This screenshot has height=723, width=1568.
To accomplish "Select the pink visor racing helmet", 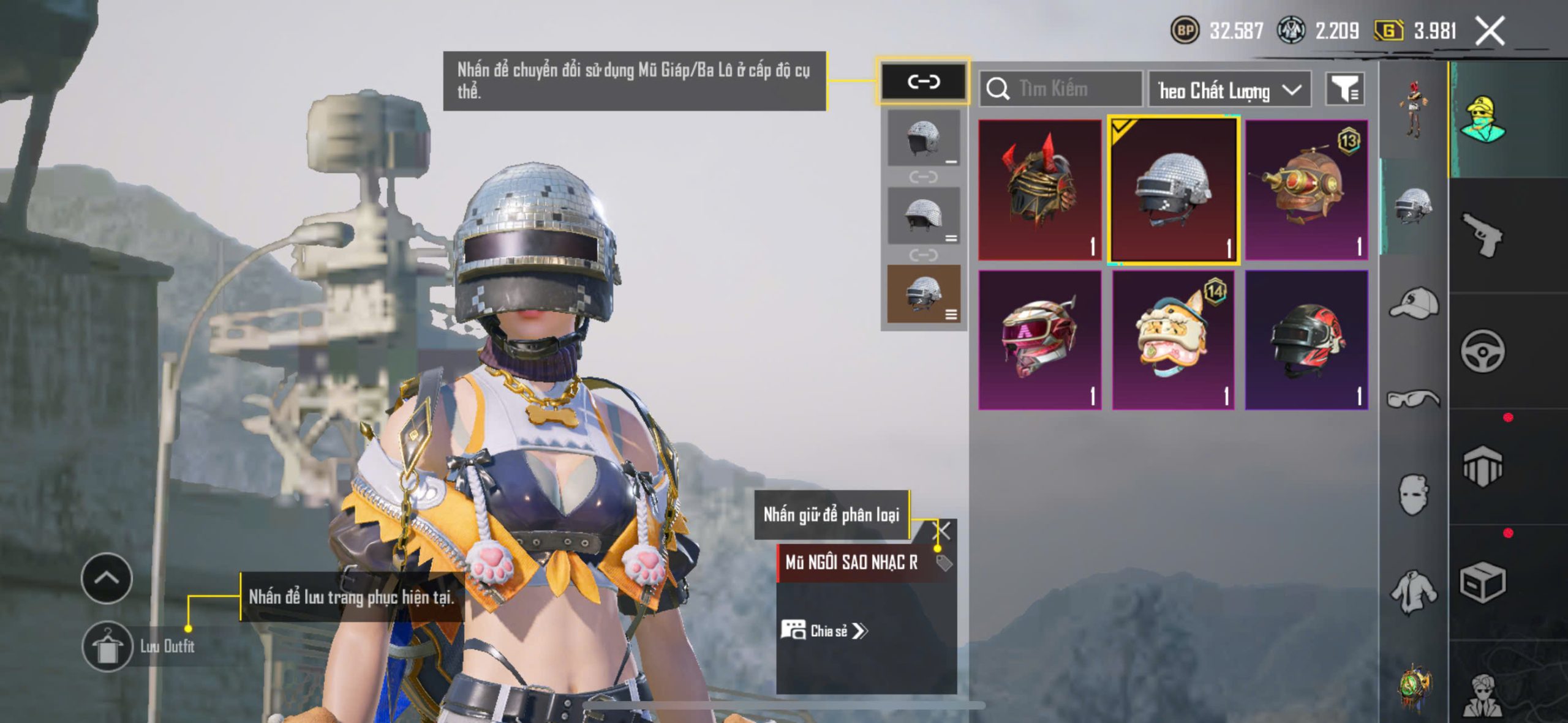I will (1039, 340).
